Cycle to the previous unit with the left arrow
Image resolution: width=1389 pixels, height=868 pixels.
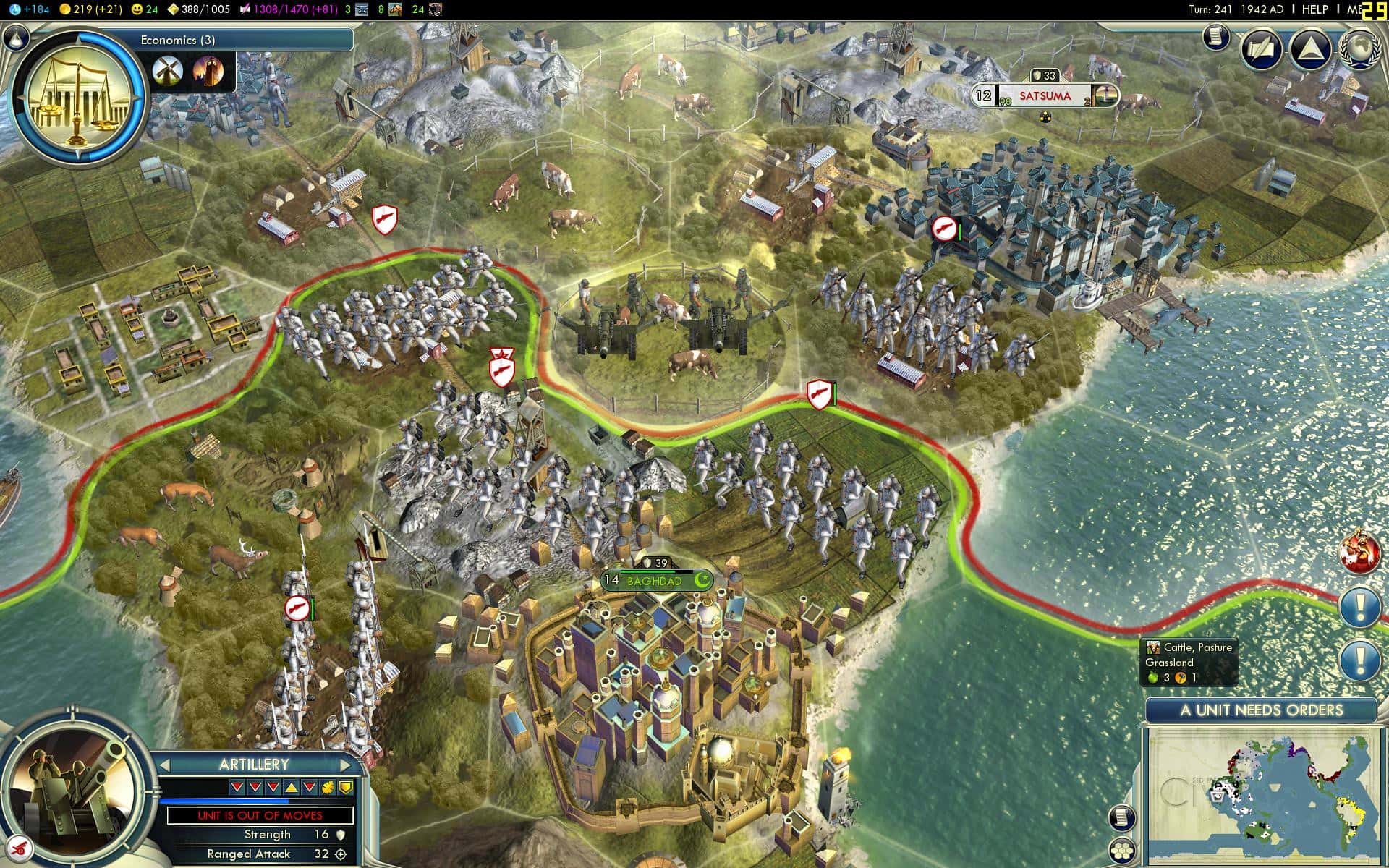[x=165, y=765]
